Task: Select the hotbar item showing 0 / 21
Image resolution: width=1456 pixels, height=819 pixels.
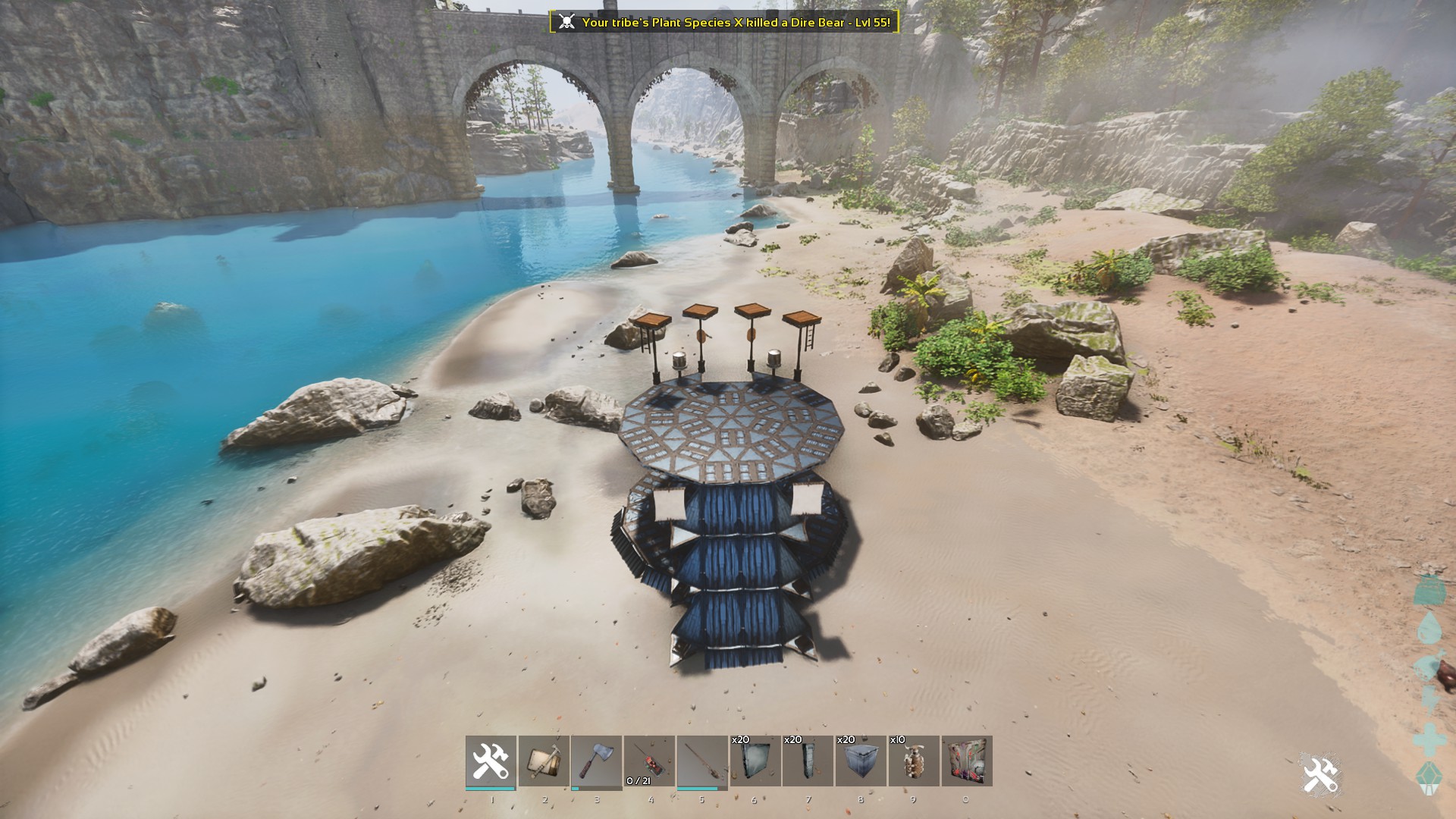Action: coord(649,761)
